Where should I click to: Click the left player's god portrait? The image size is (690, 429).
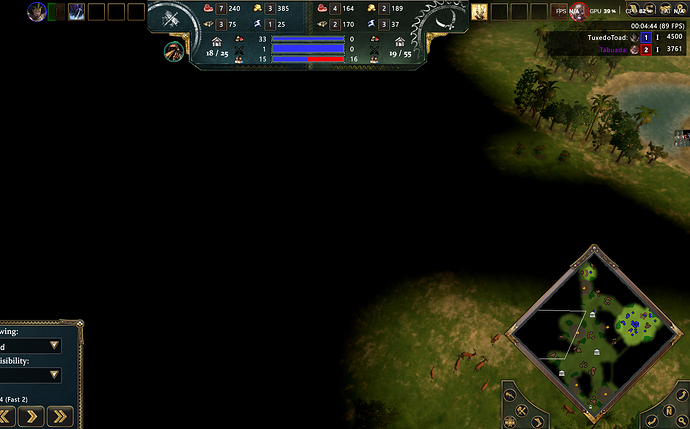(x=37, y=12)
